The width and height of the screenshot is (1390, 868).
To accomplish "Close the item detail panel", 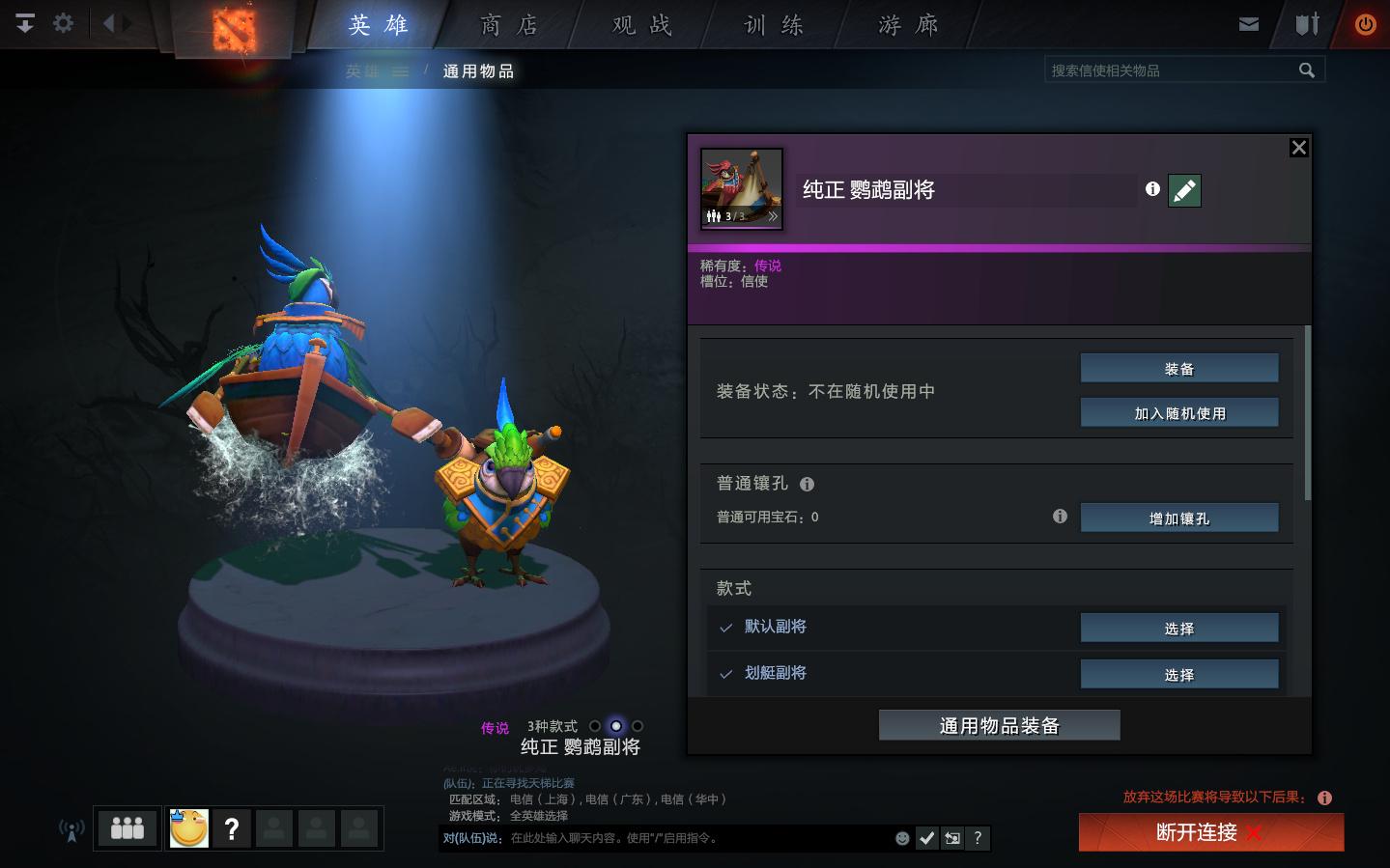I will tap(1299, 148).
